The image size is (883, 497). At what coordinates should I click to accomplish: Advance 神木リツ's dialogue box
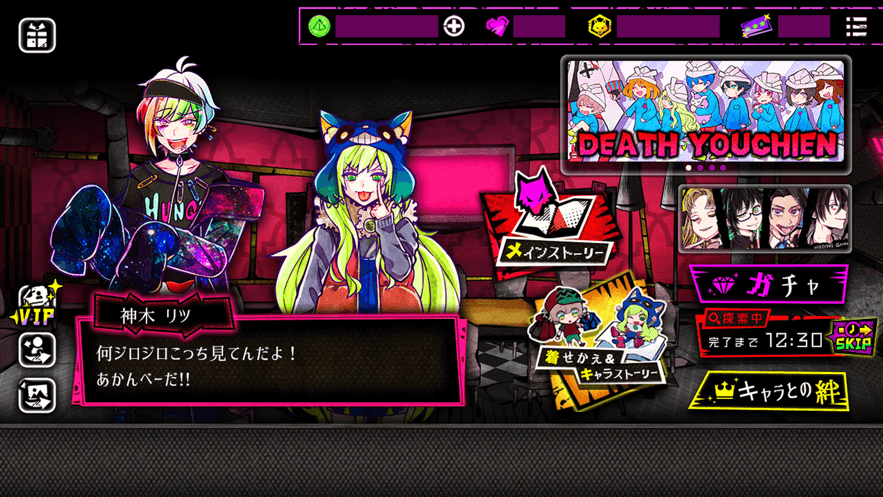pyautogui.click(x=270, y=362)
